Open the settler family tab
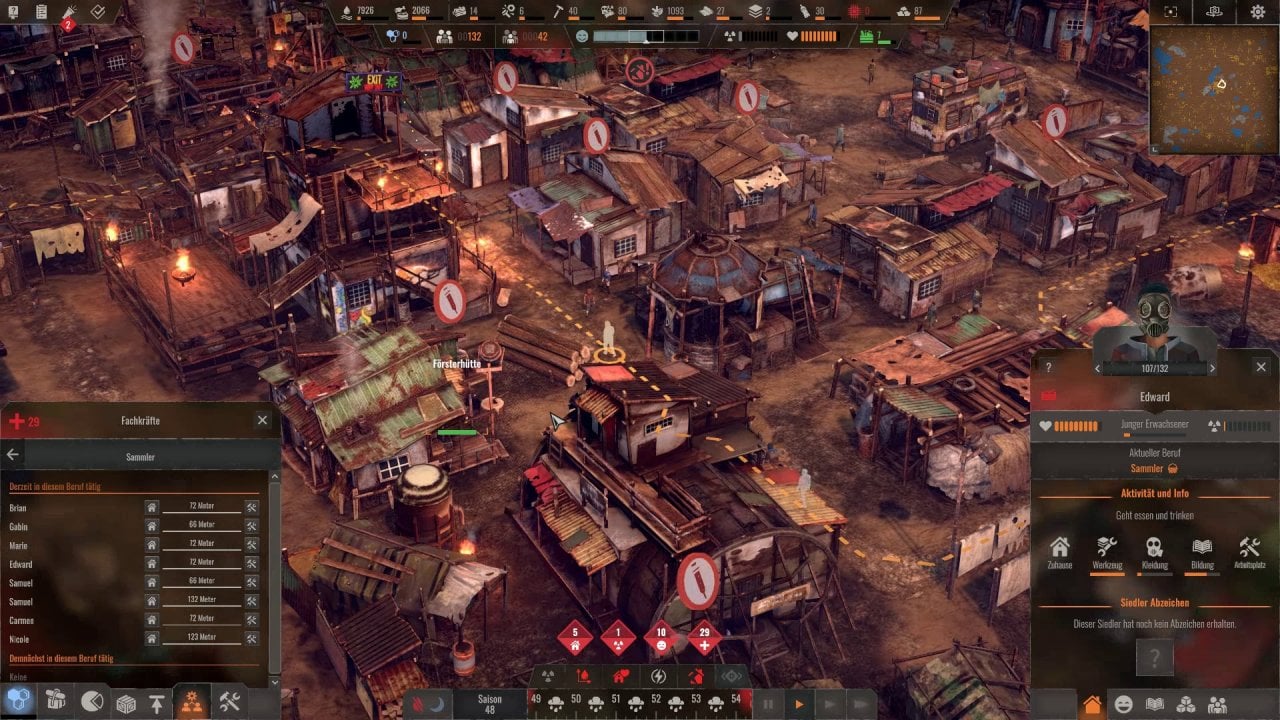The width and height of the screenshot is (1280, 720). 1217,705
